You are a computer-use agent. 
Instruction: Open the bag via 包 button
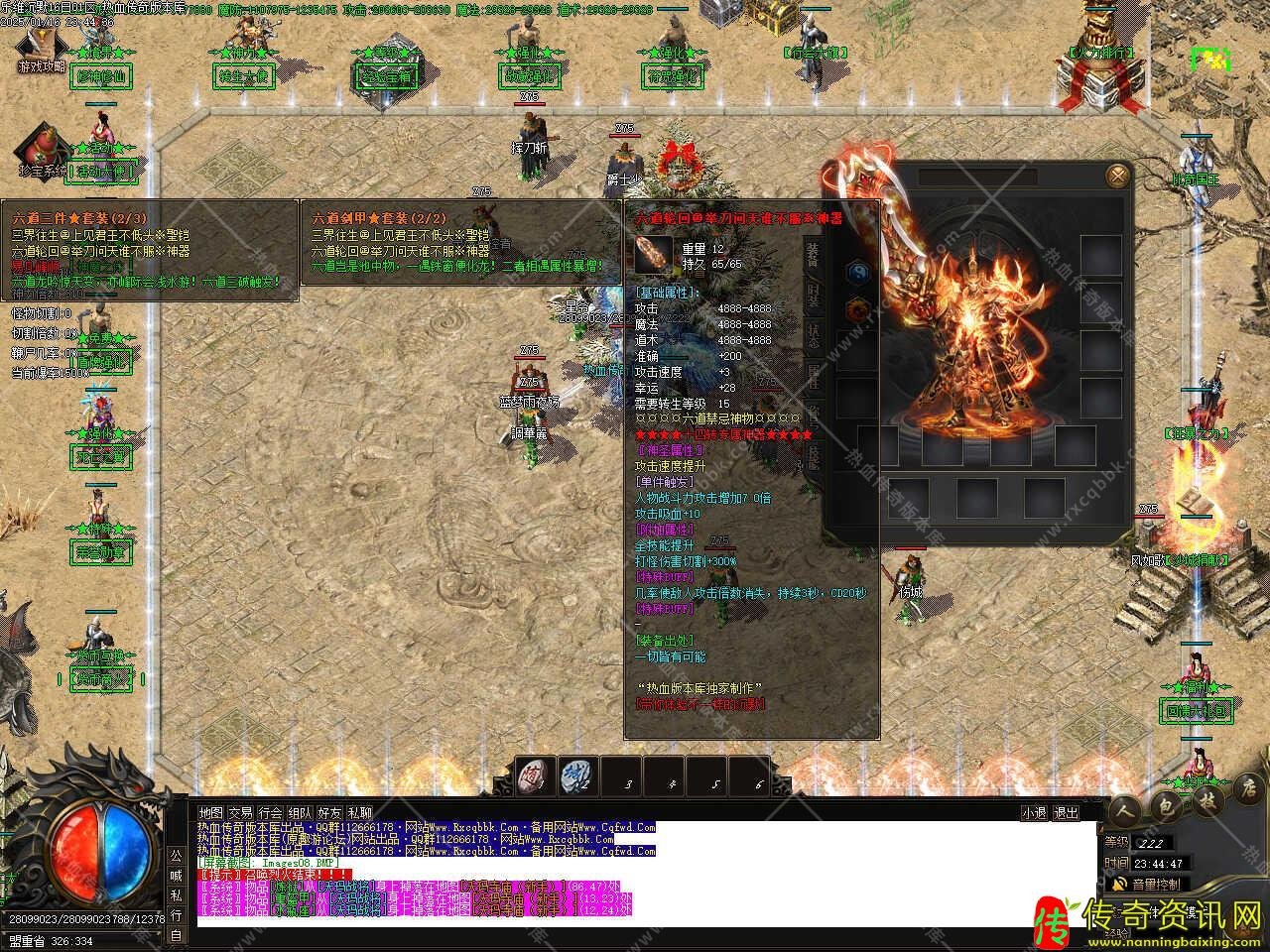pos(1166,803)
